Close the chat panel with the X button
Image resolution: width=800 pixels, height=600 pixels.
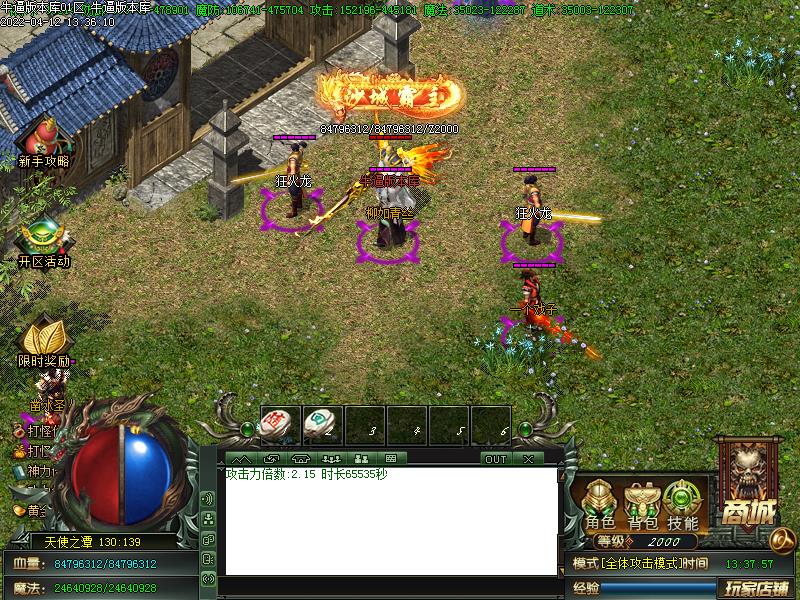point(527,459)
